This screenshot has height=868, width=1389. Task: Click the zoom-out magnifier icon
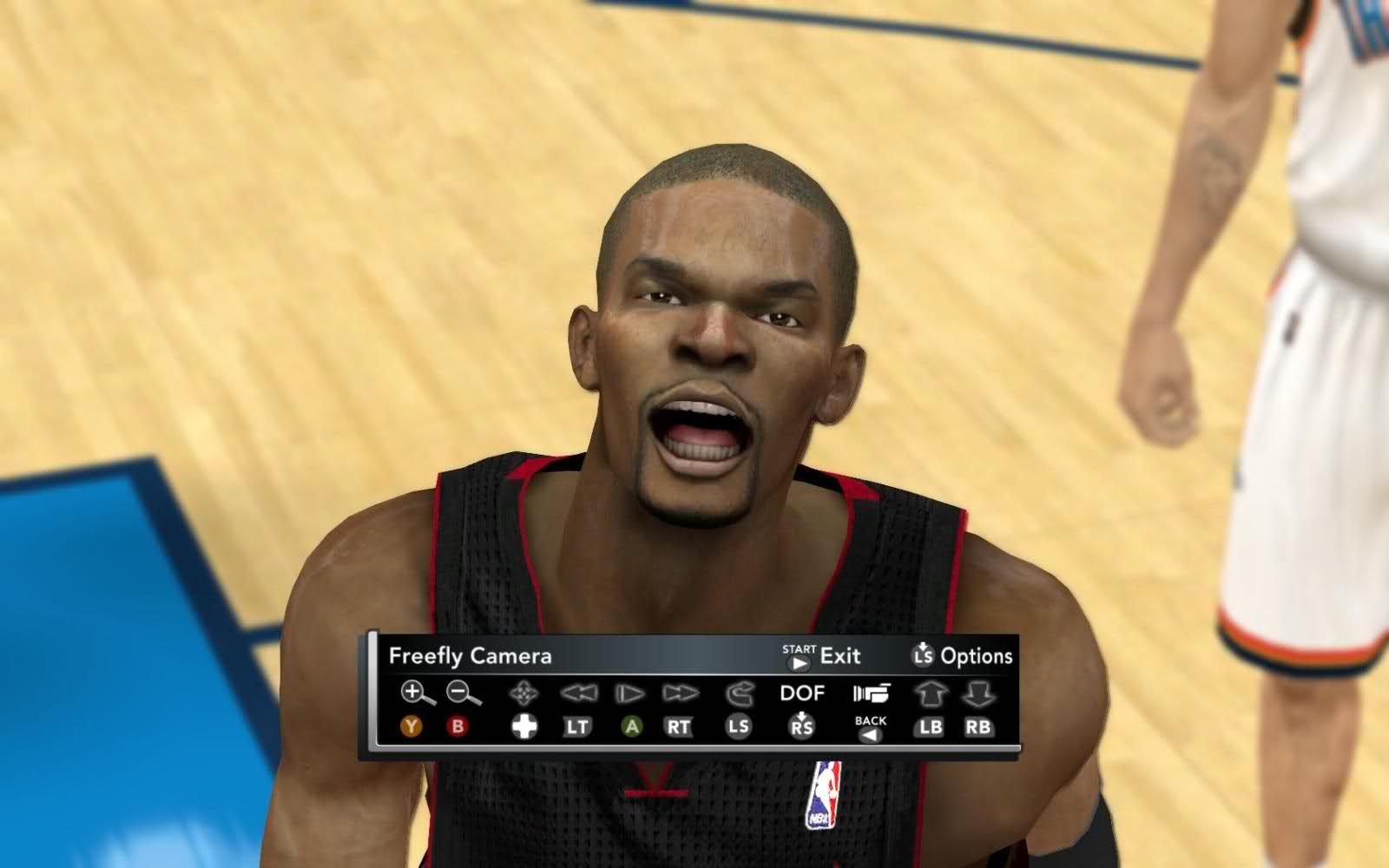click(x=463, y=693)
